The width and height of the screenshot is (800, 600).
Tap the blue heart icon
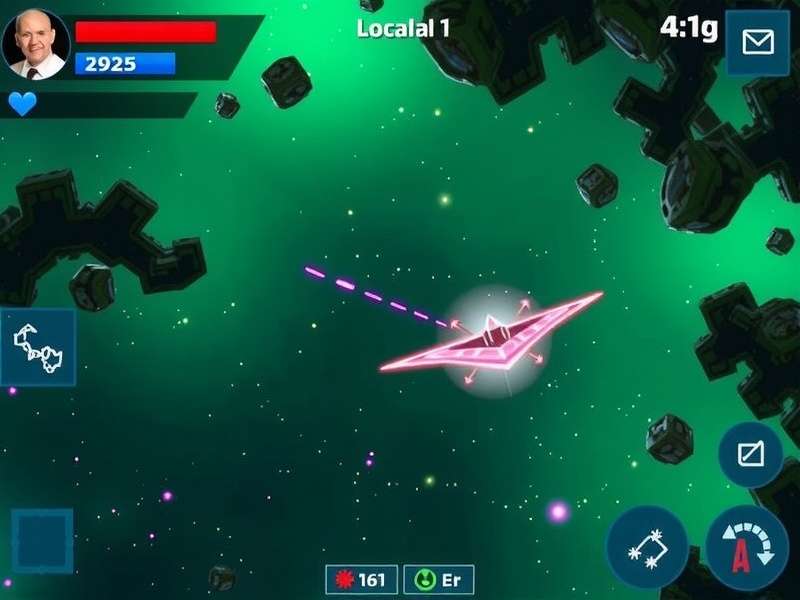point(22,103)
